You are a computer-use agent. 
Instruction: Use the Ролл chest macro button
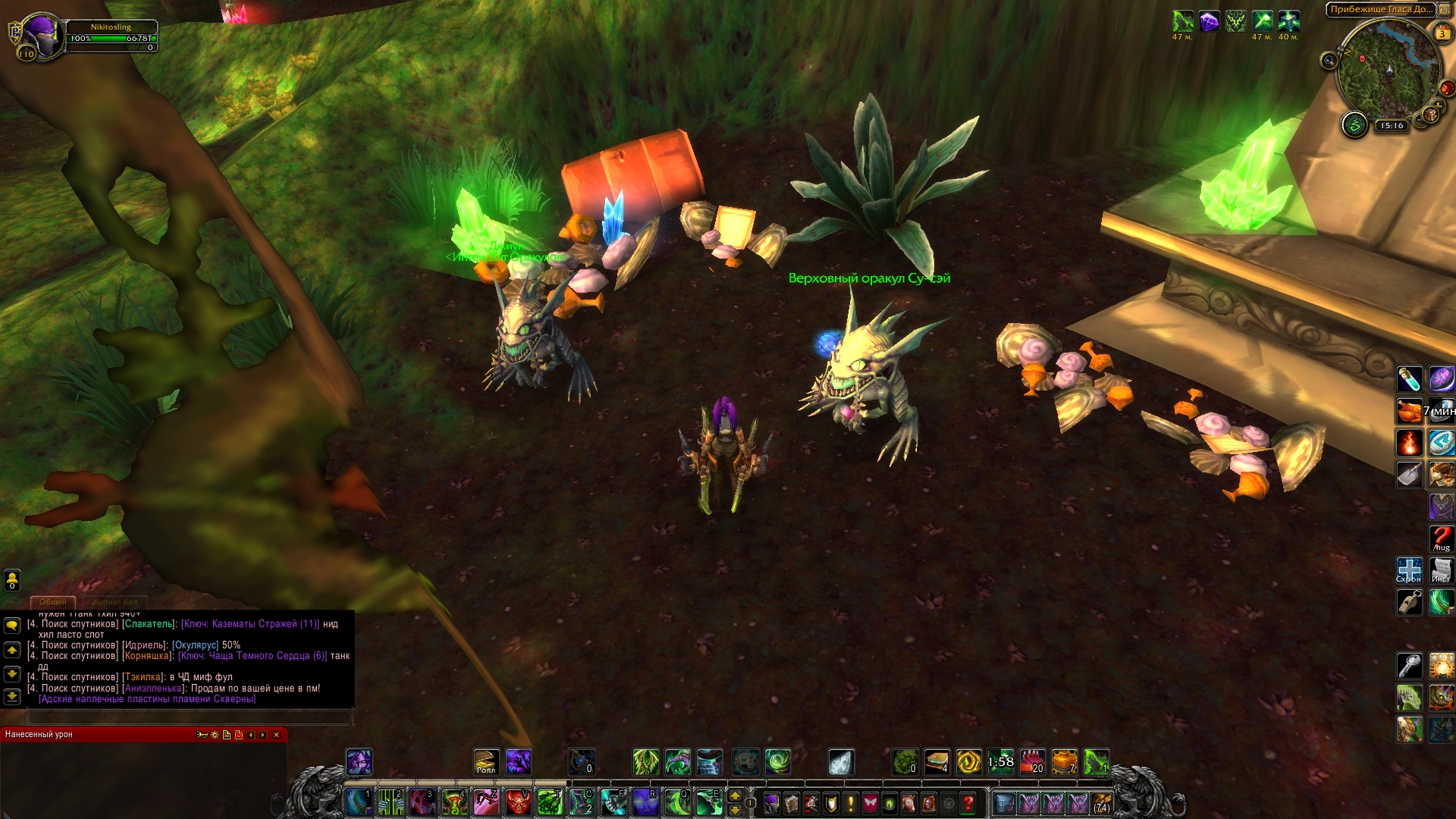click(x=486, y=761)
